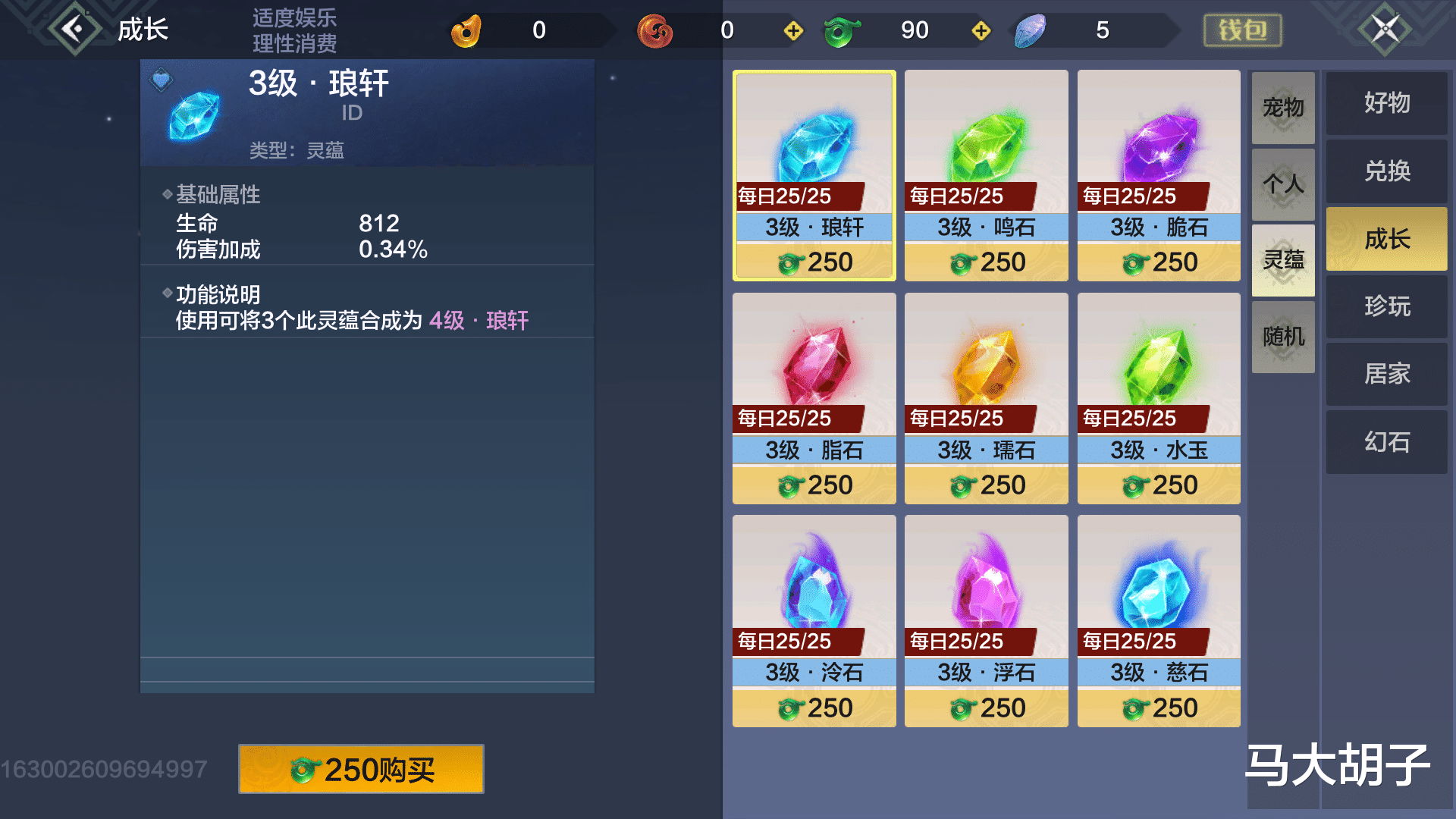Click the blue crystal currency icon showing 5
This screenshot has height=819, width=1456.
pos(1030,30)
